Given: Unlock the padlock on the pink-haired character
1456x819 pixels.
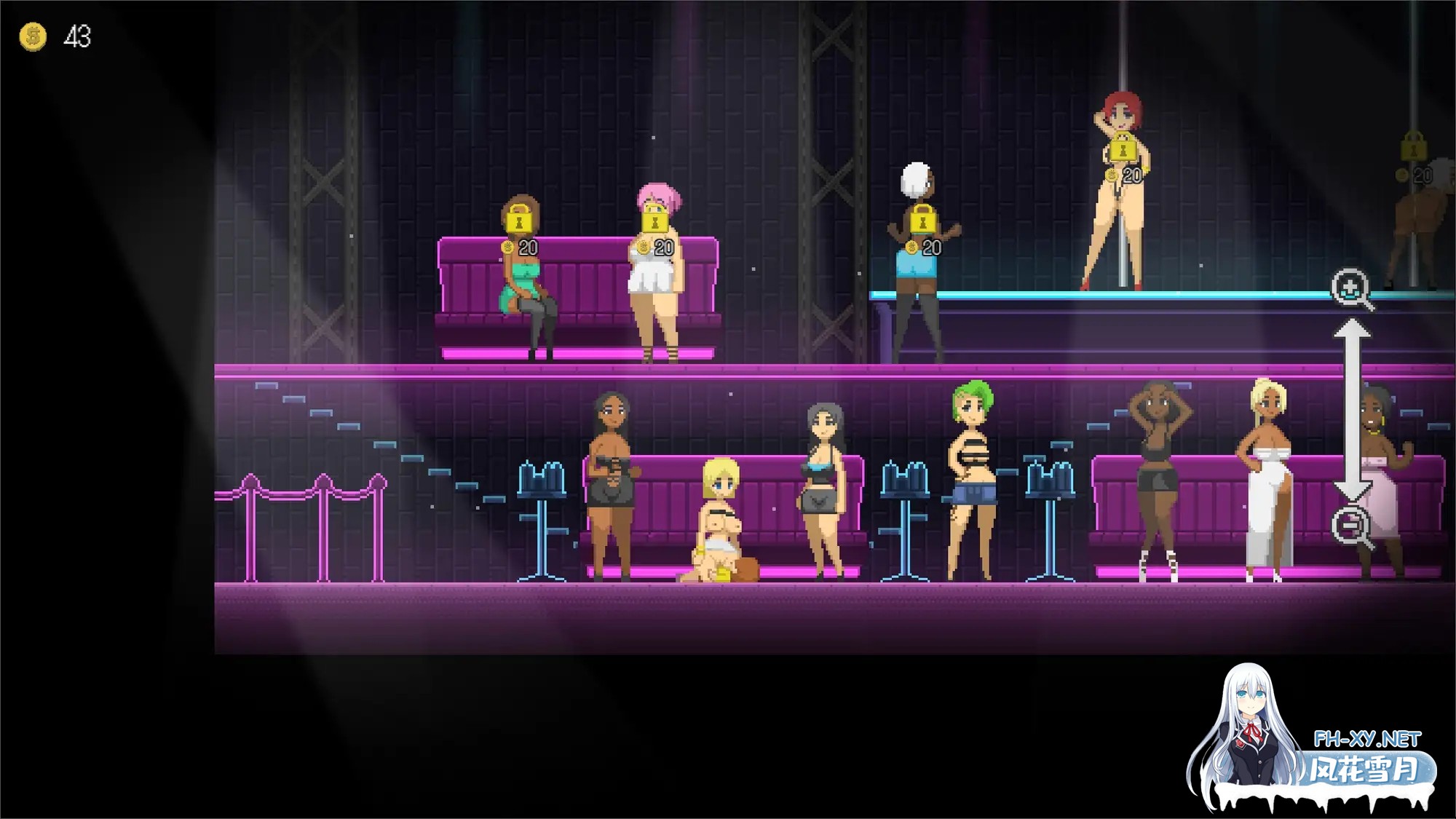Looking at the screenshot, I should click(654, 218).
